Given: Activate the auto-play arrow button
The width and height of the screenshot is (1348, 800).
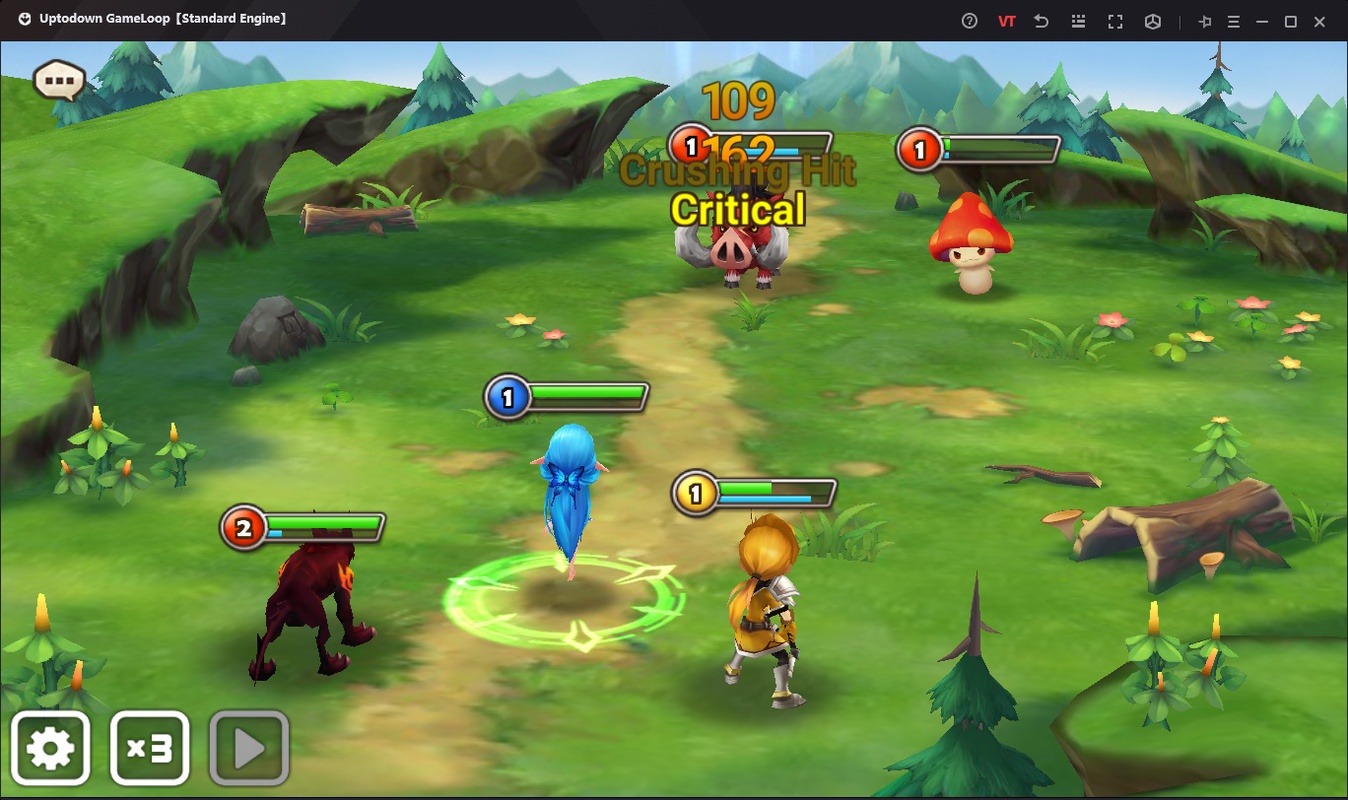Looking at the screenshot, I should (x=249, y=748).
